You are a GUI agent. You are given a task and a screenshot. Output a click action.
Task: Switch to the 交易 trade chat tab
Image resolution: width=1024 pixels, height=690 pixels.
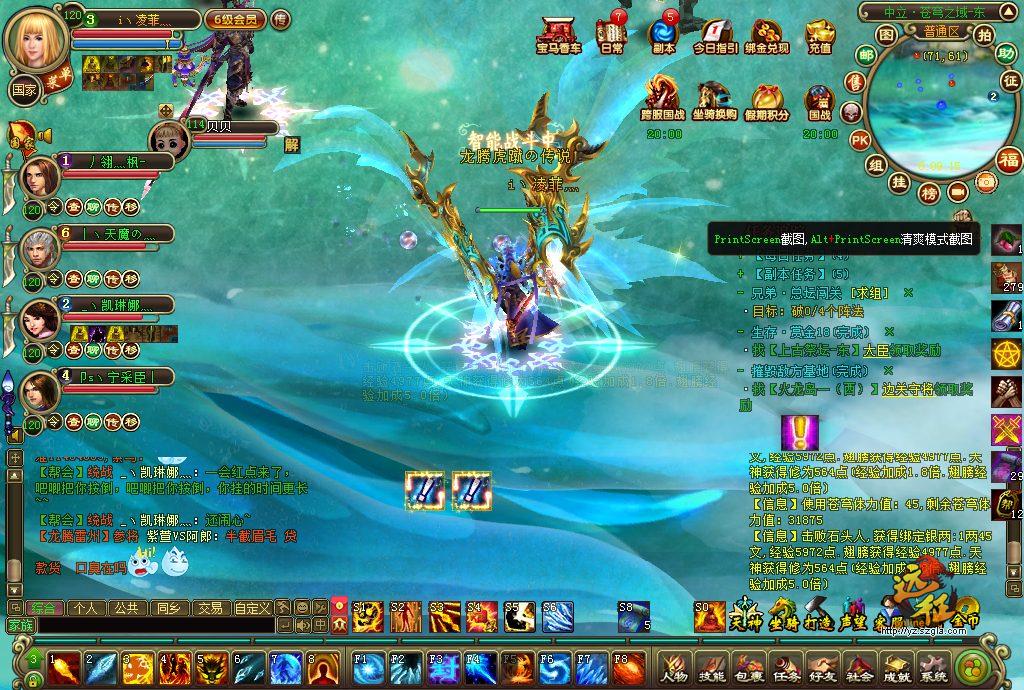pos(209,607)
